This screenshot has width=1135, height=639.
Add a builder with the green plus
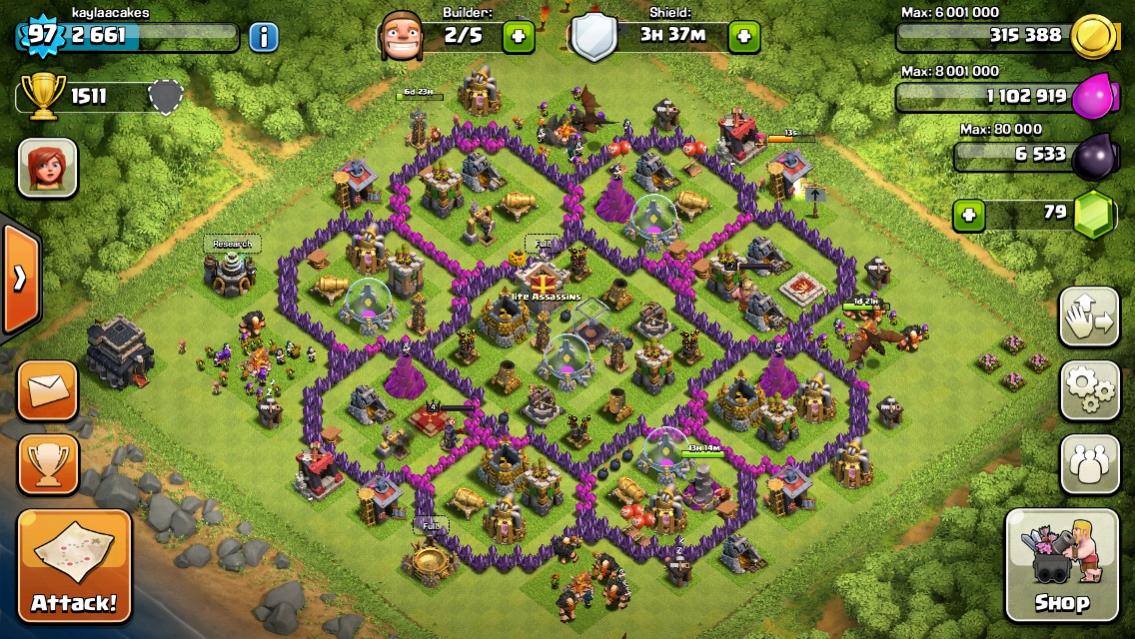518,37
